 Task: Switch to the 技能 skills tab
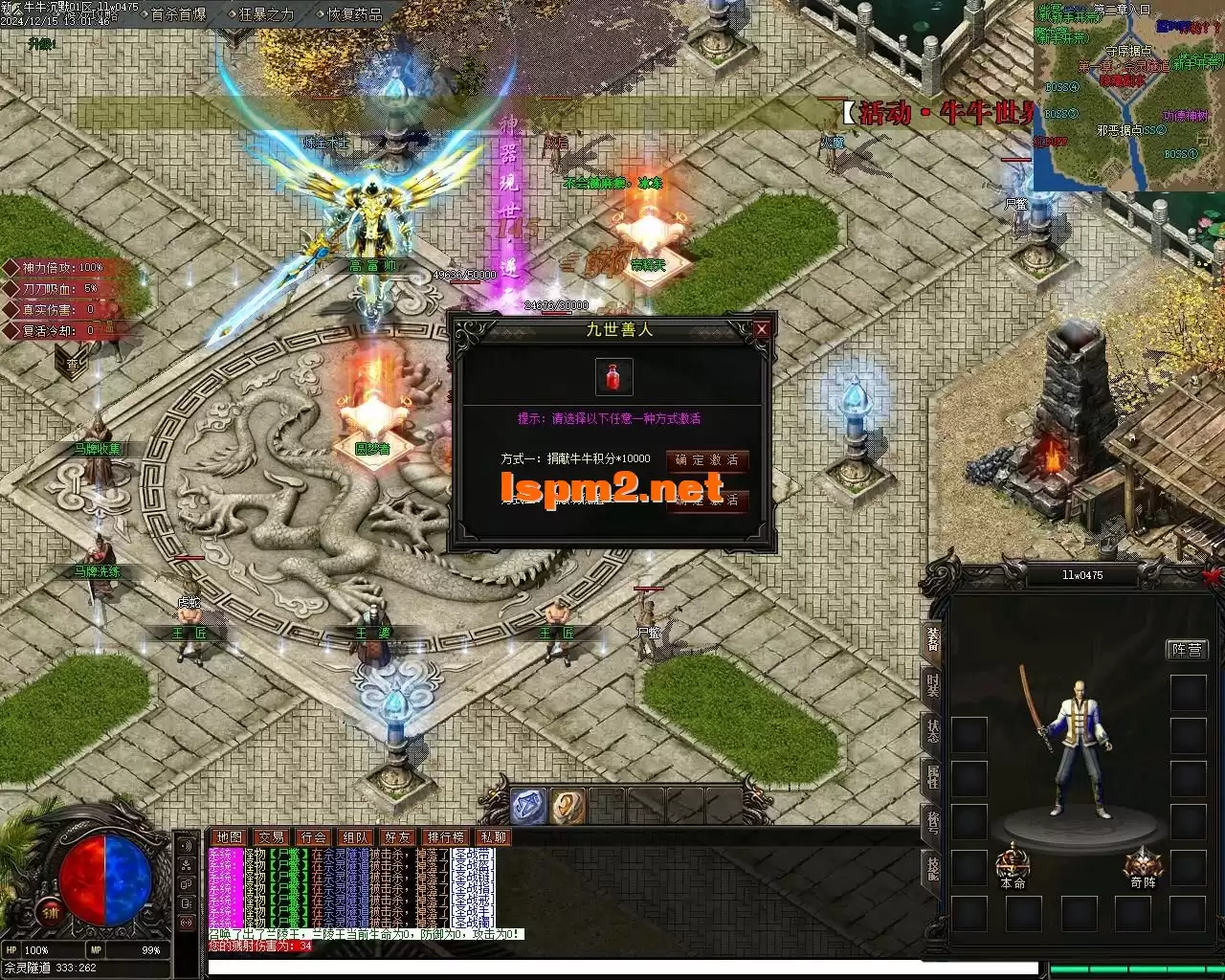pyautogui.click(x=932, y=867)
